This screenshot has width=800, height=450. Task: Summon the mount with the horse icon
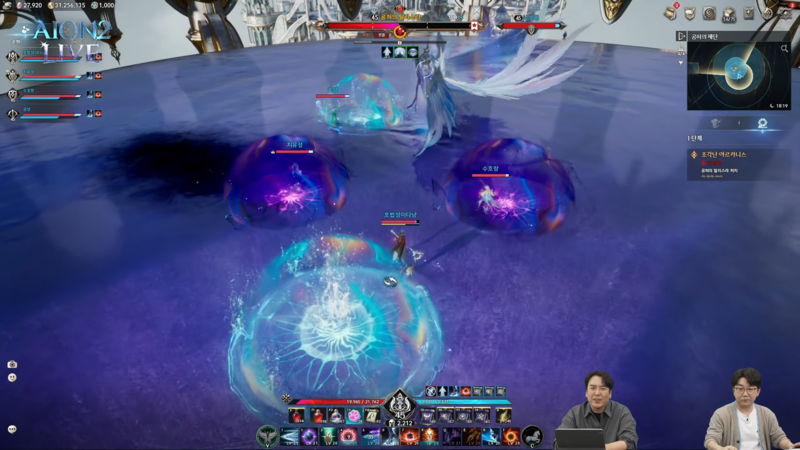(532, 436)
